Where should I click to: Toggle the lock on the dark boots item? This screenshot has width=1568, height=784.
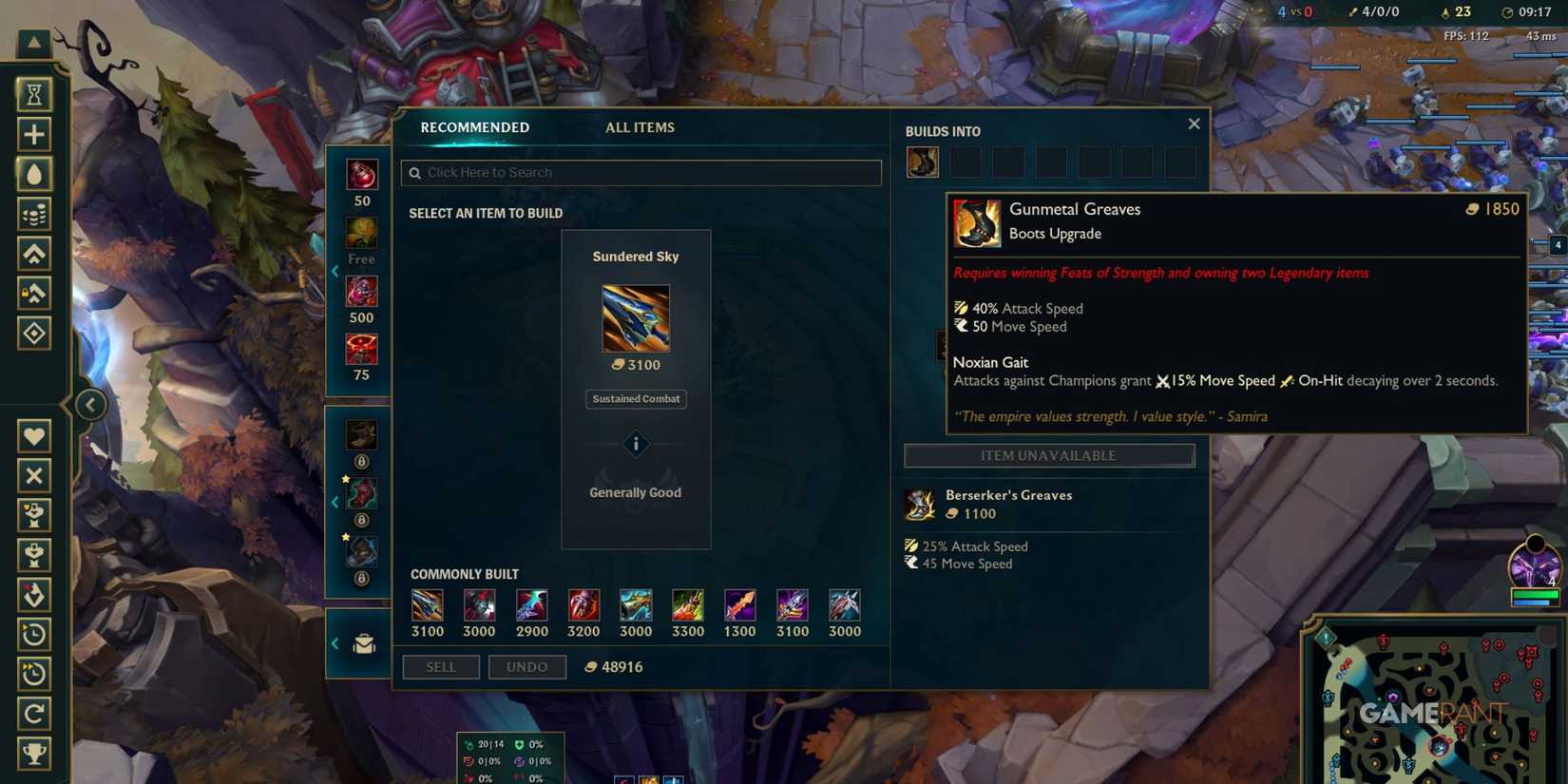click(x=361, y=578)
